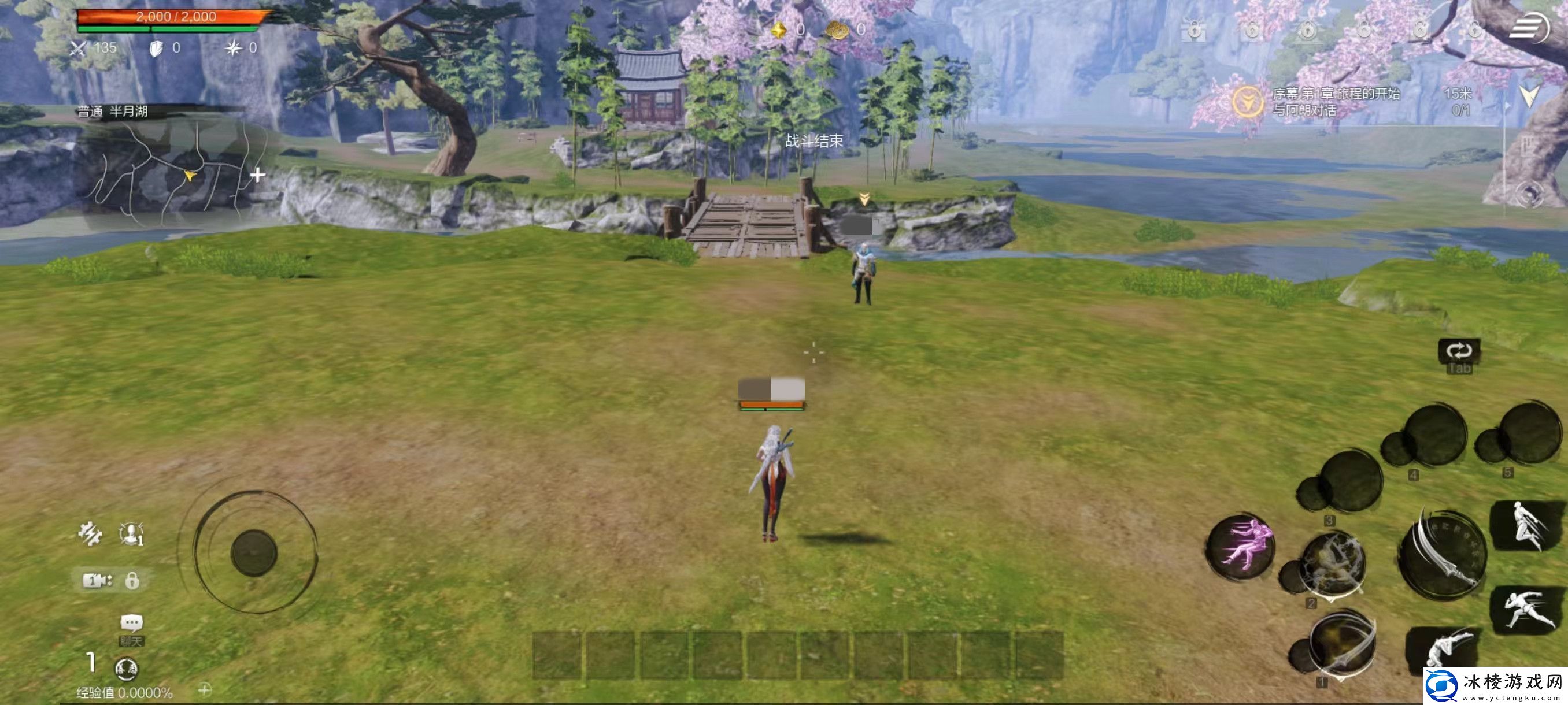Select the chapter 1 quest tracker
This screenshot has height=705, width=1568.
click(x=1336, y=102)
